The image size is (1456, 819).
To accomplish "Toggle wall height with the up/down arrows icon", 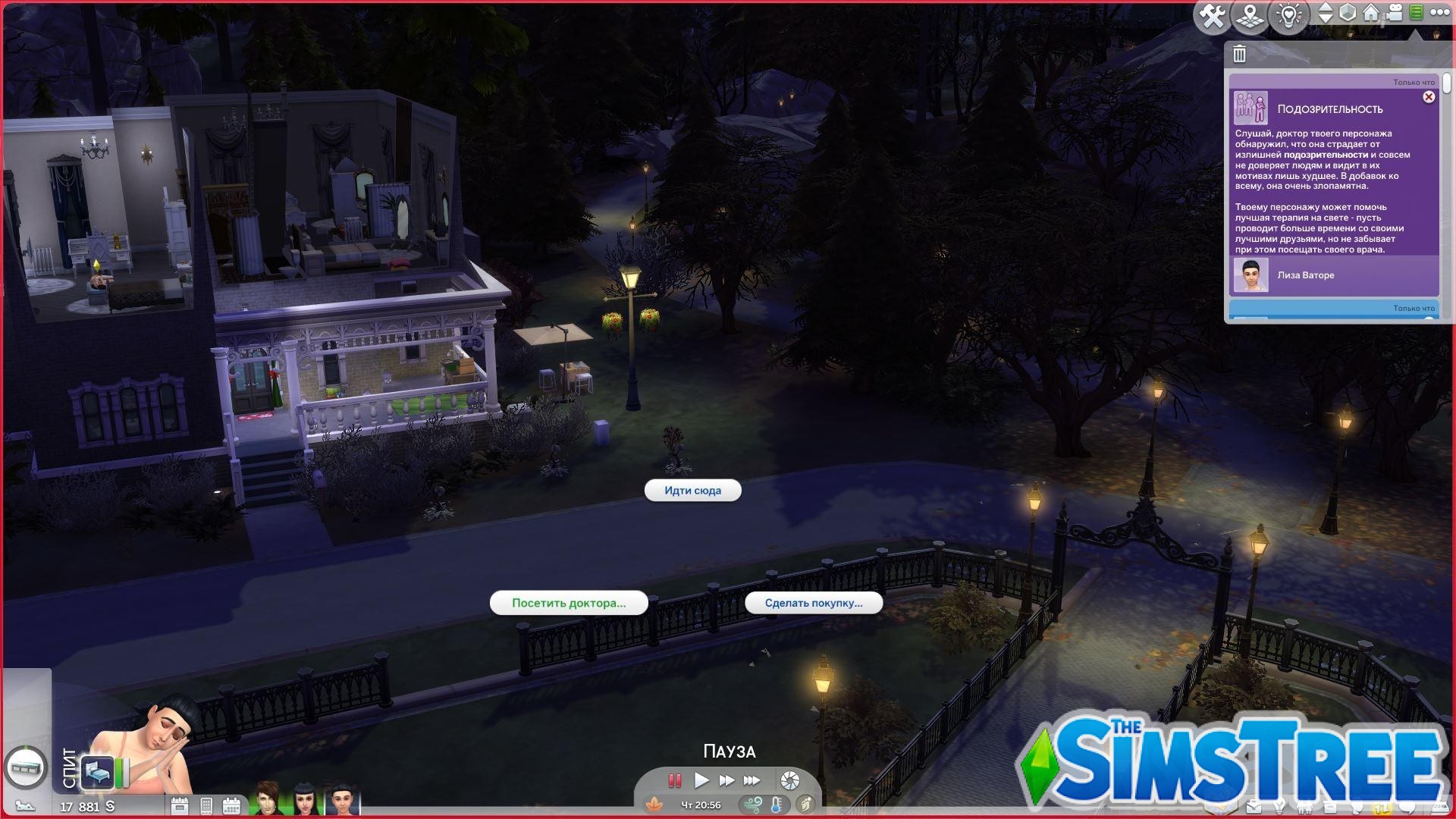I will (1326, 13).
